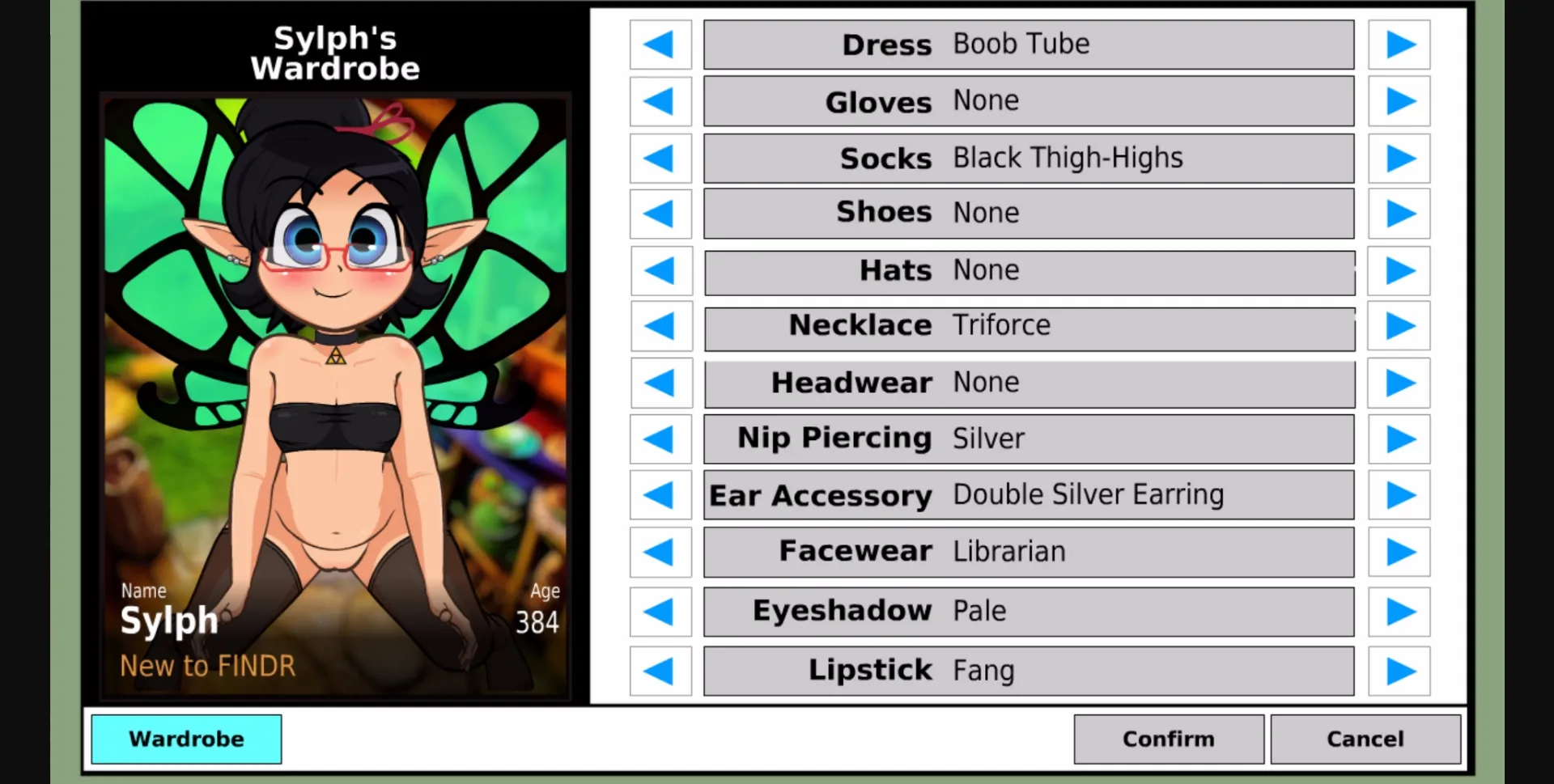Click the Boob Tube dress label bar
Image resolution: width=1554 pixels, height=784 pixels.
tap(1028, 44)
